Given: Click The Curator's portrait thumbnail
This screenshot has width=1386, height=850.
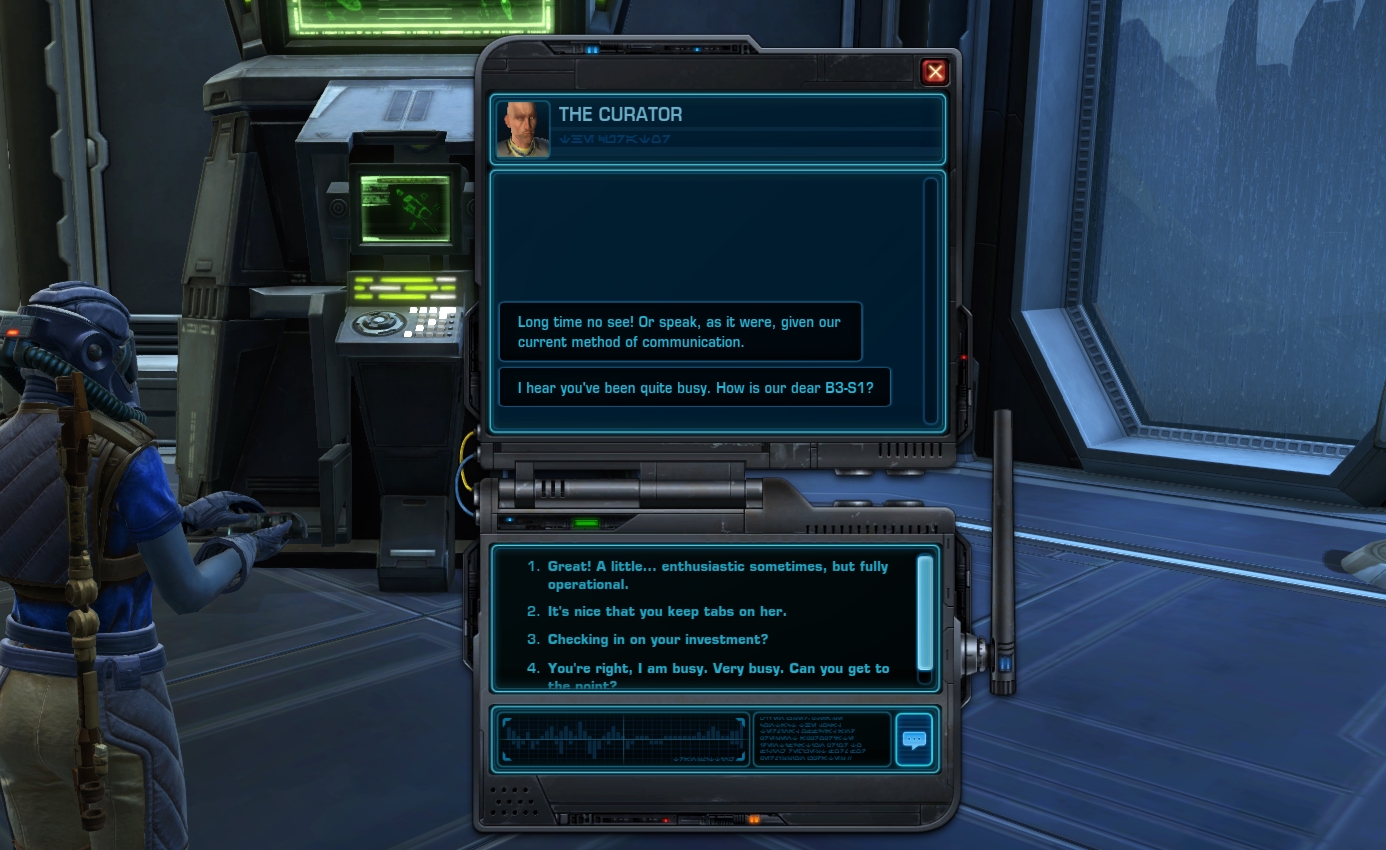Looking at the screenshot, I should [522, 131].
